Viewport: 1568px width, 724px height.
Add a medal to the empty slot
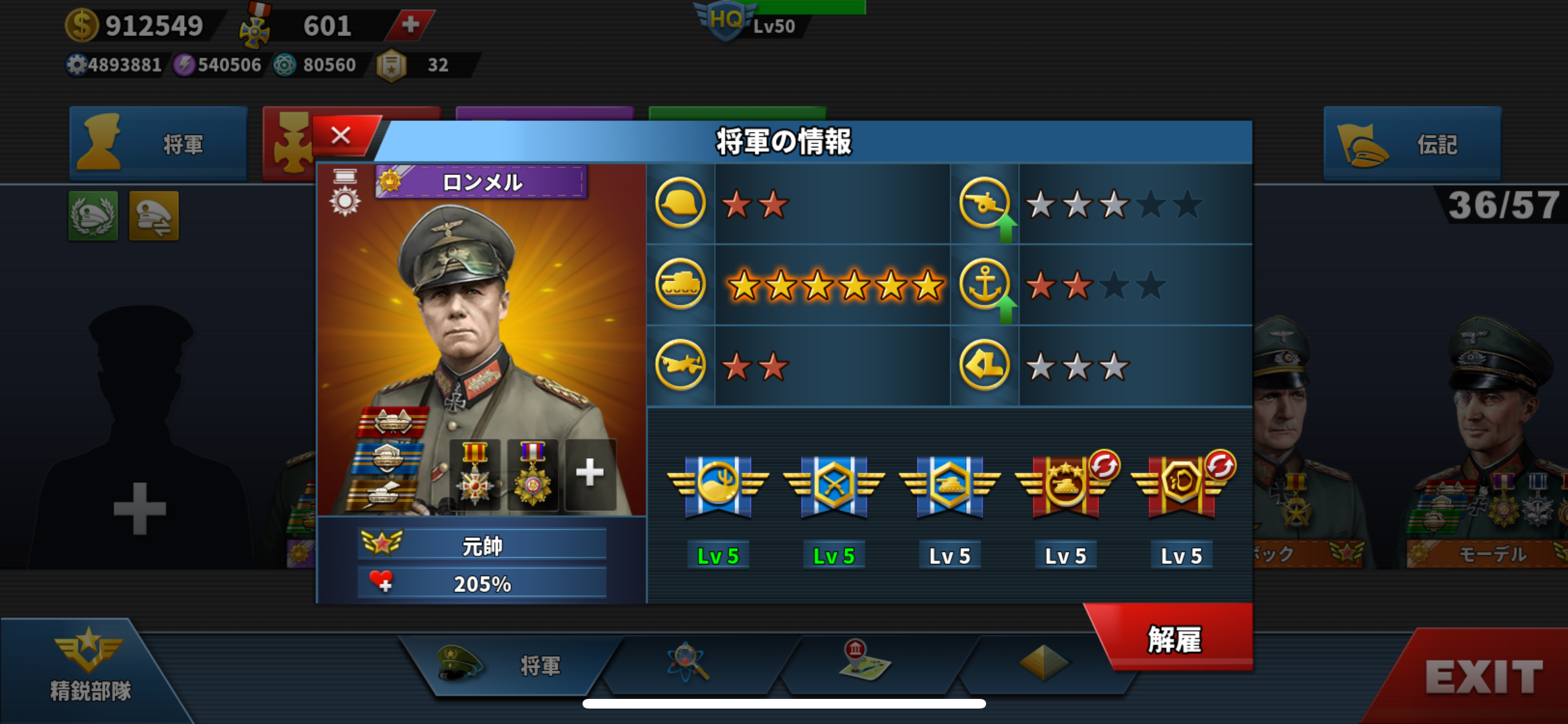pyautogui.click(x=590, y=474)
